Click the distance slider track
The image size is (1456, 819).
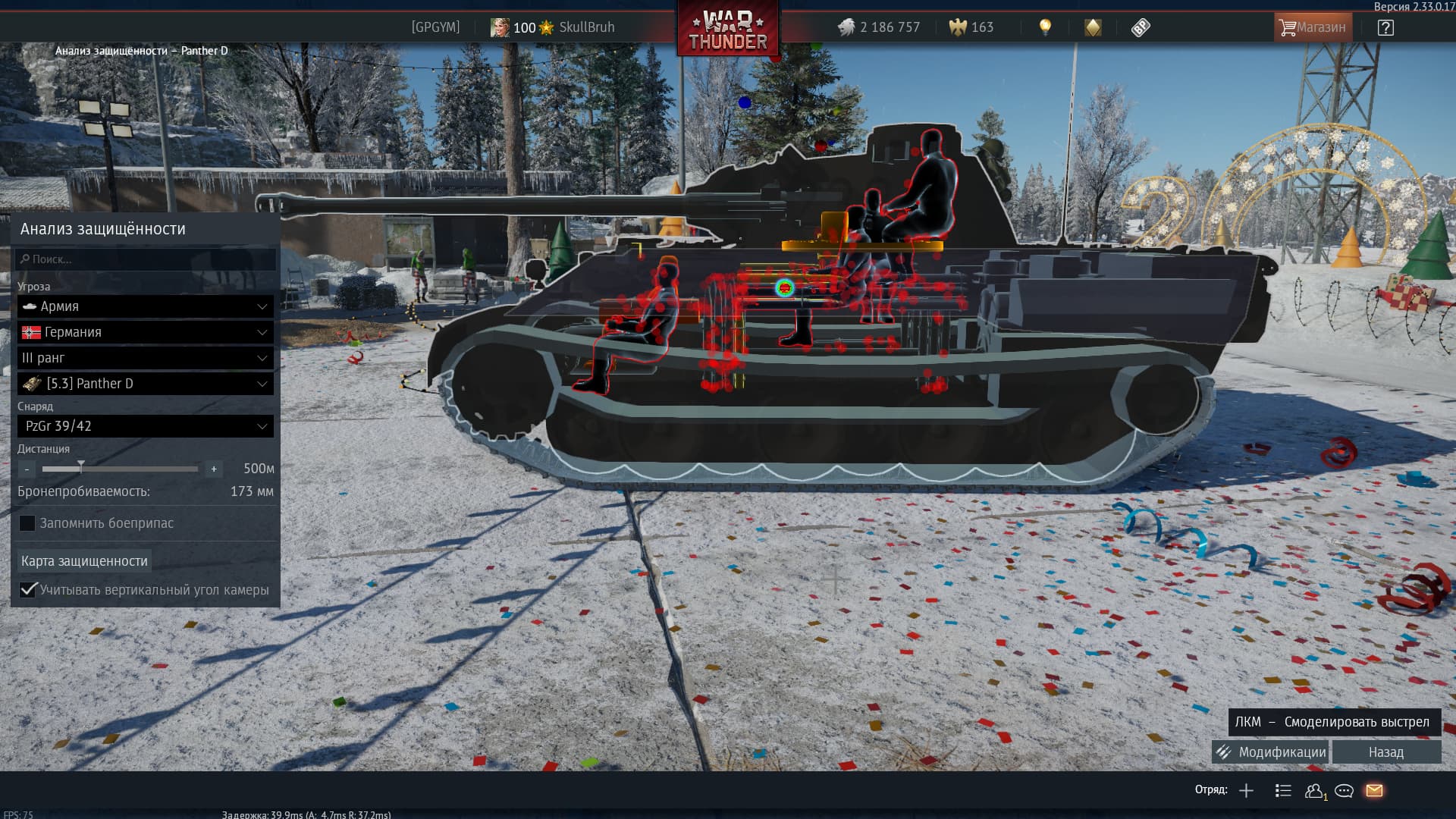coord(120,469)
